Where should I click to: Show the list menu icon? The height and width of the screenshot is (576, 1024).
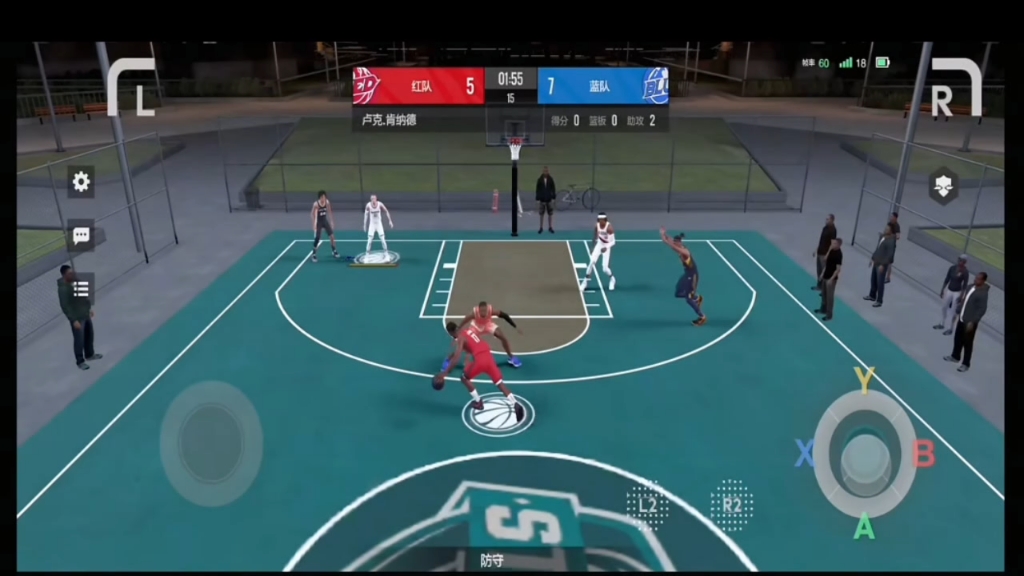(x=81, y=288)
